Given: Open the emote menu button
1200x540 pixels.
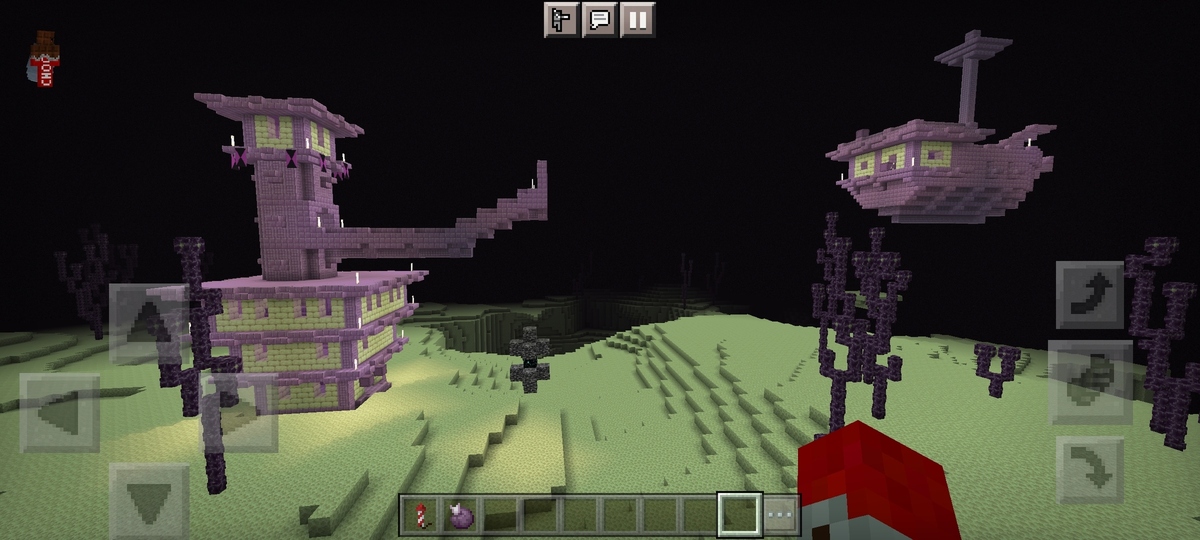Looking at the screenshot, I should tap(561, 19).
